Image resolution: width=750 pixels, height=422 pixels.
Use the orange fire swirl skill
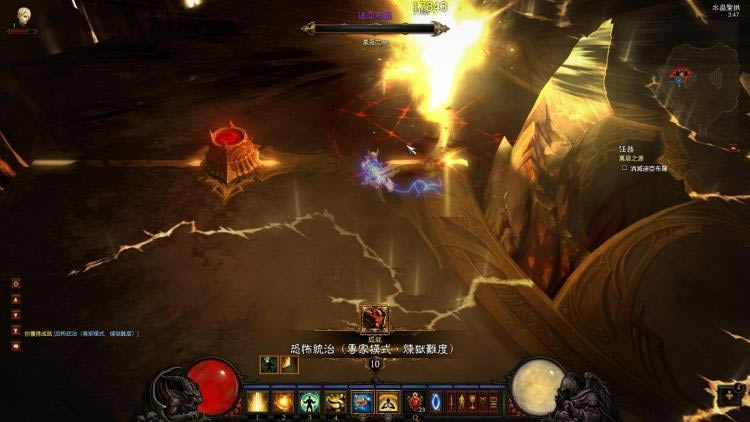click(x=283, y=402)
